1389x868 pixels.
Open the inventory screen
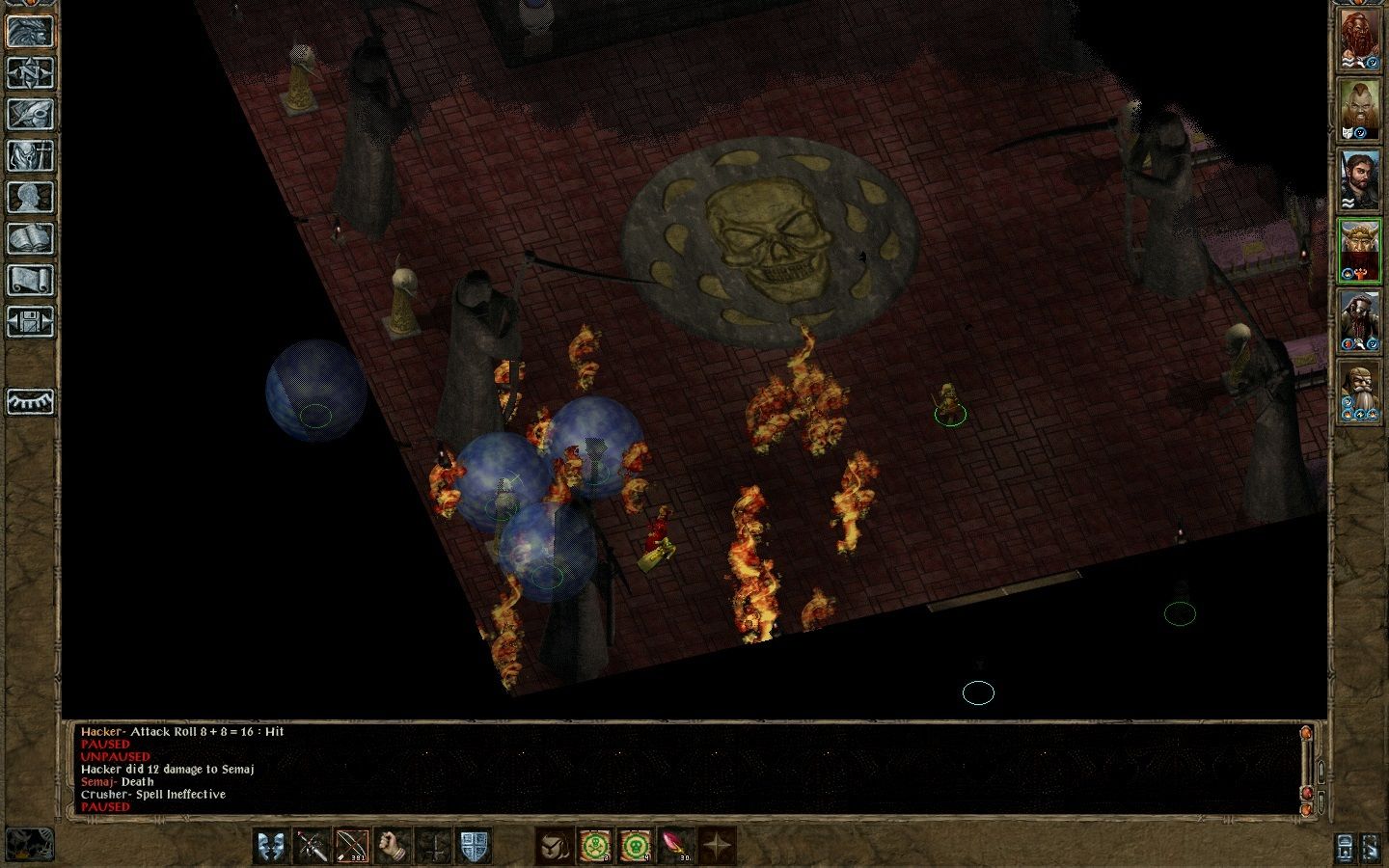click(x=31, y=155)
